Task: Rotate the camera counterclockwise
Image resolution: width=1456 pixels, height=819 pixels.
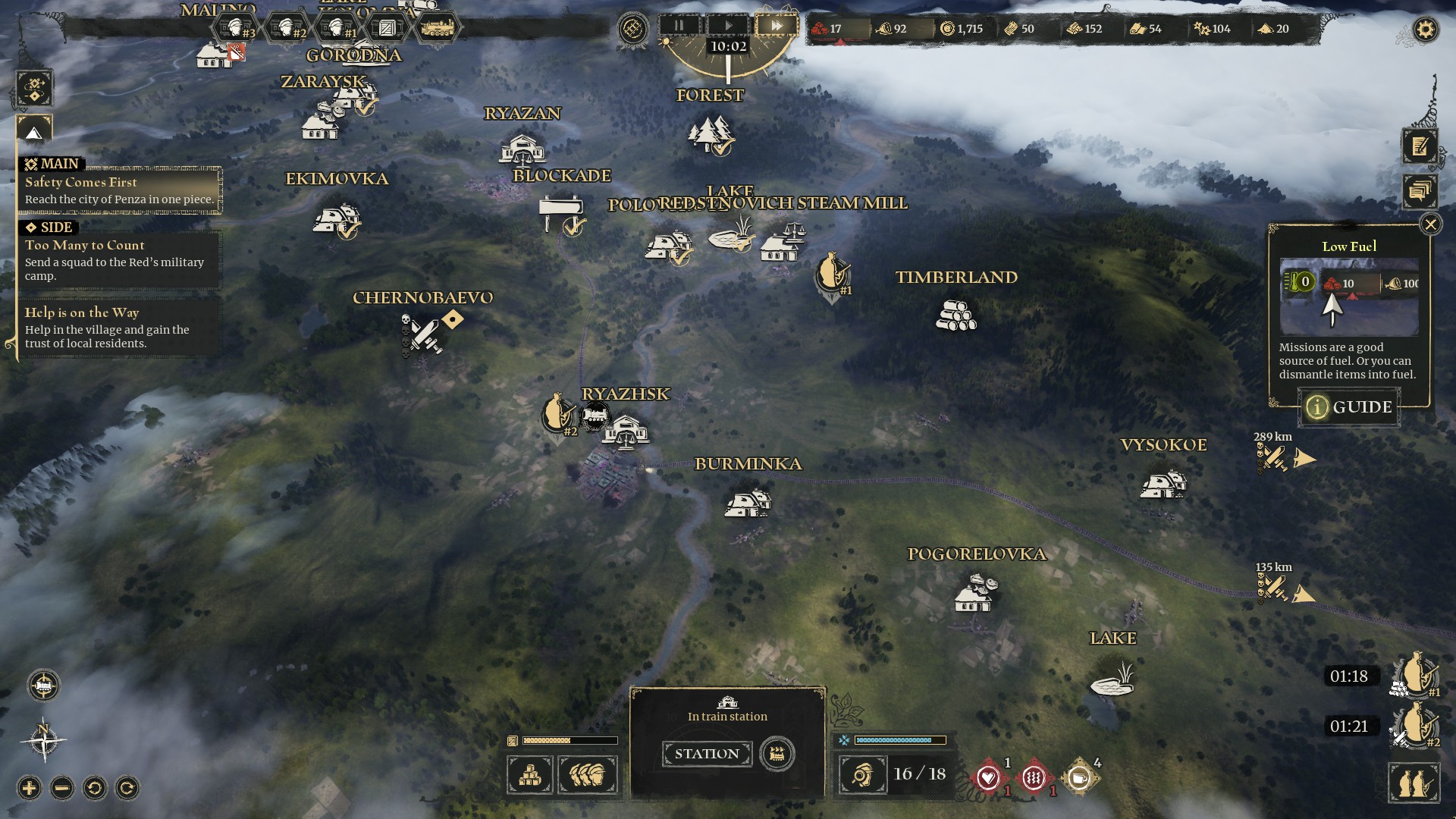Action: click(95, 789)
